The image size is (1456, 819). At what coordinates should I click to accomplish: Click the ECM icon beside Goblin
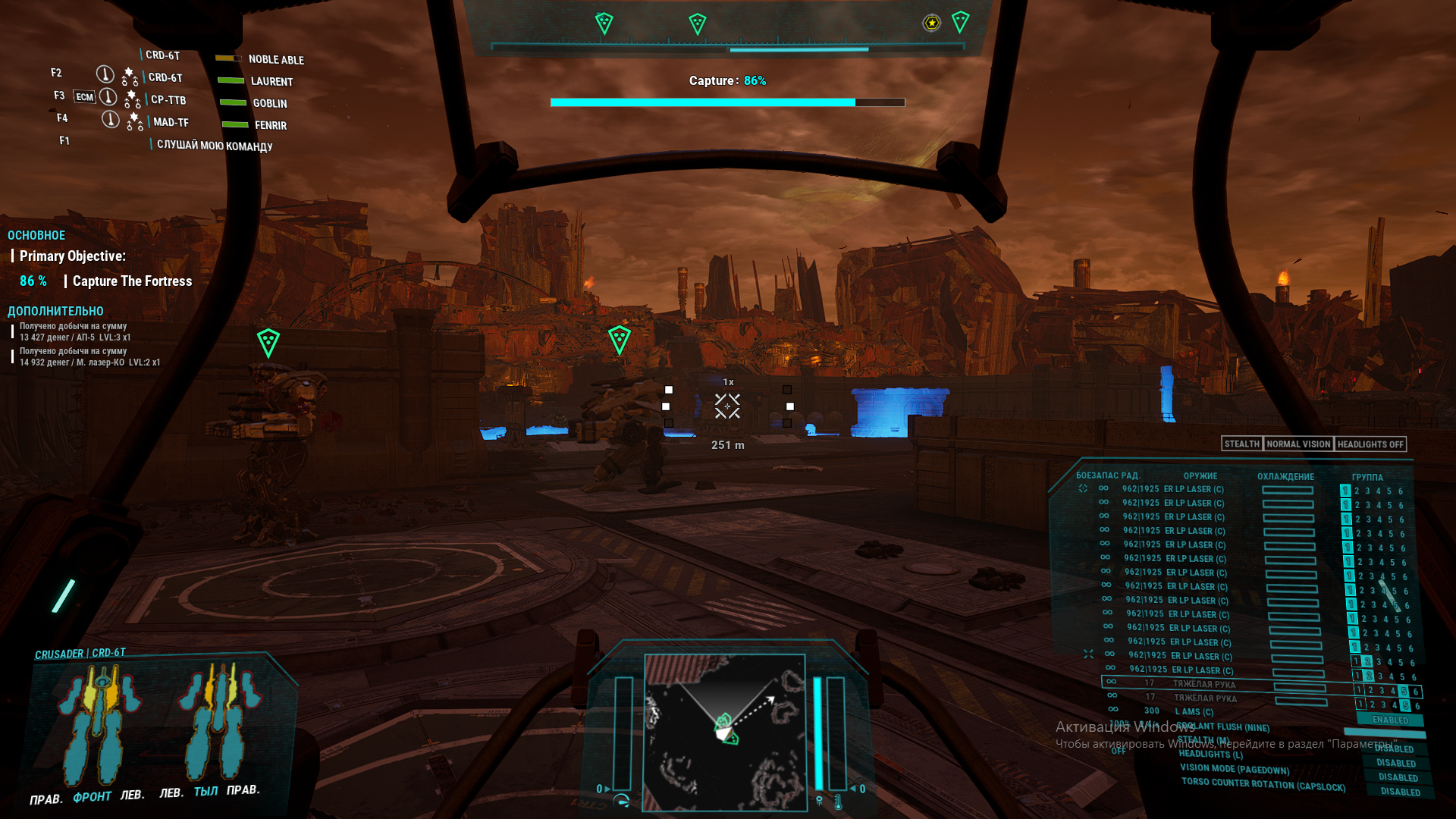pyautogui.click(x=84, y=97)
